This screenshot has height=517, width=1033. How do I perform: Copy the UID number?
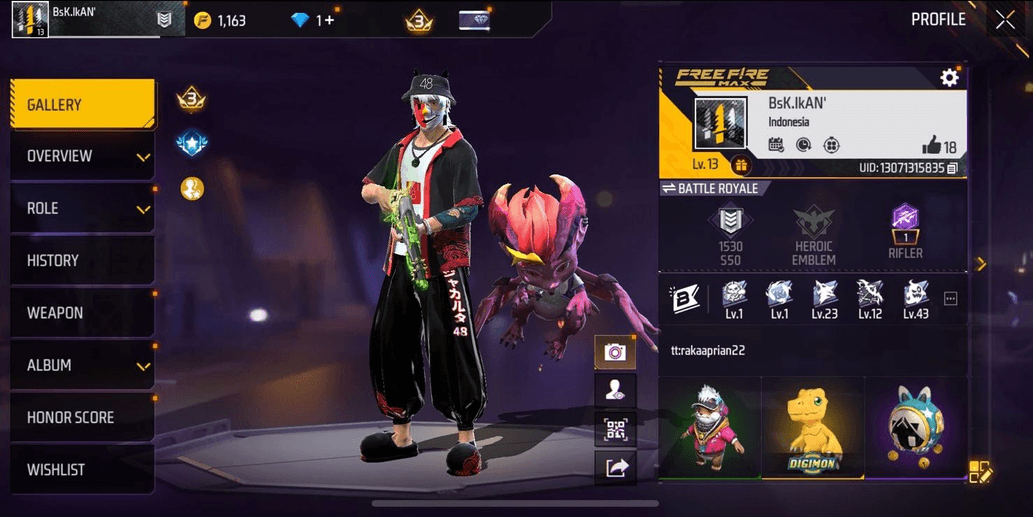952,168
